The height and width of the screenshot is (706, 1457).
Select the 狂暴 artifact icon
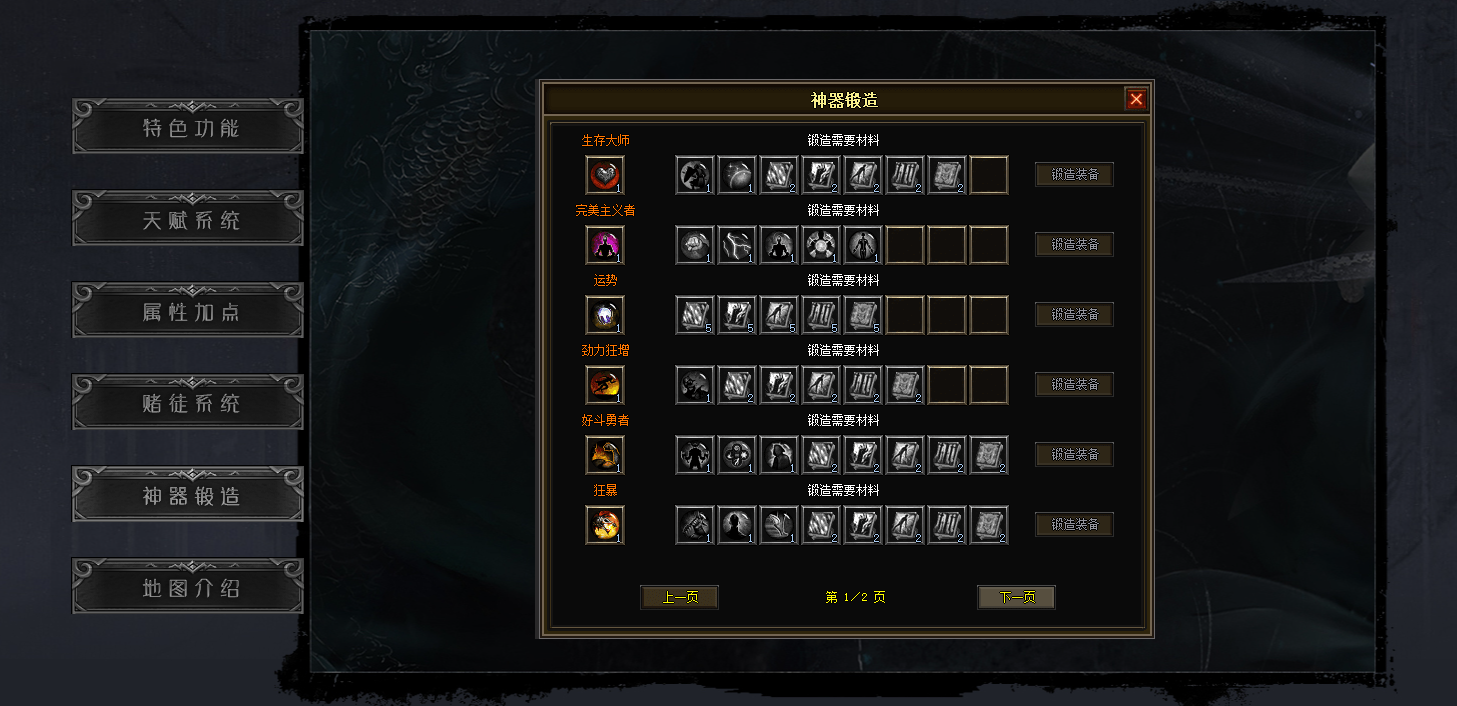[x=605, y=525]
